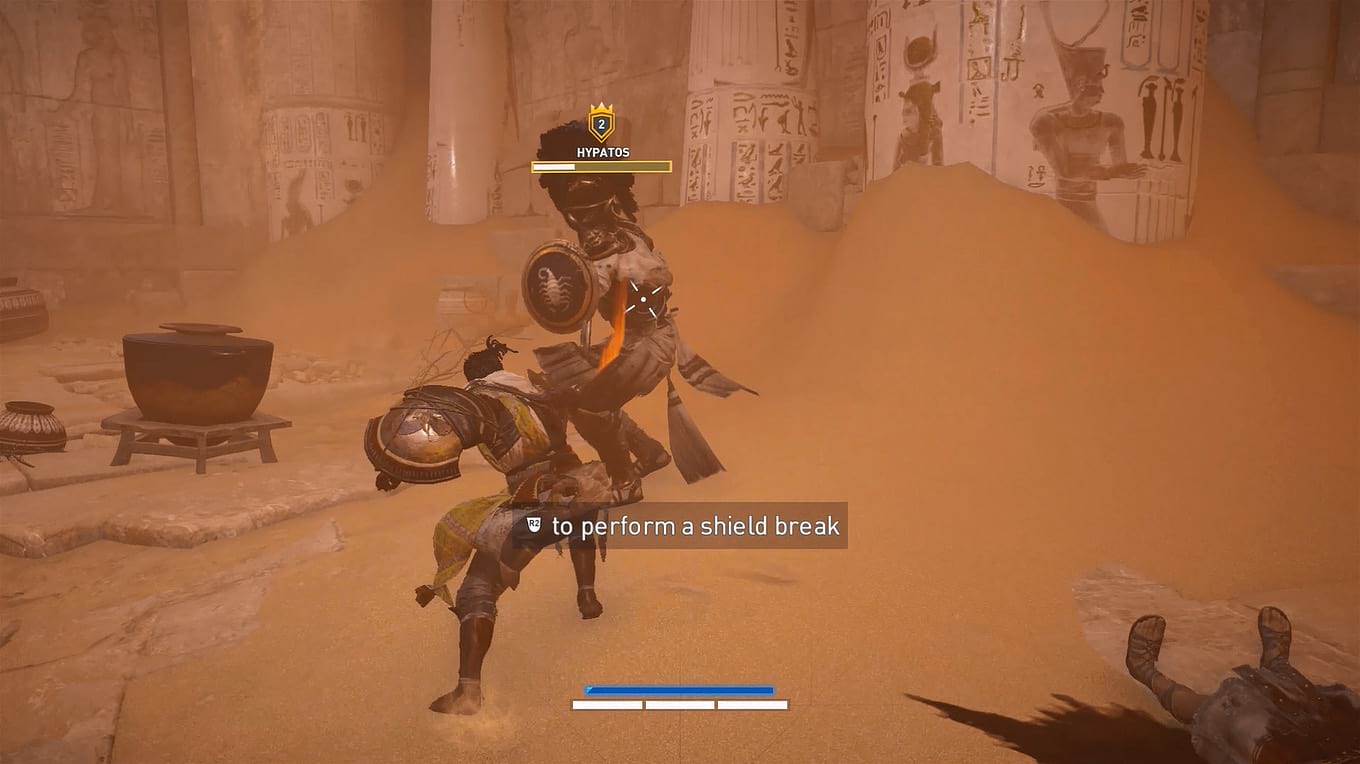Select the third adrenaline segment
The image size is (1360, 764).
point(753,704)
